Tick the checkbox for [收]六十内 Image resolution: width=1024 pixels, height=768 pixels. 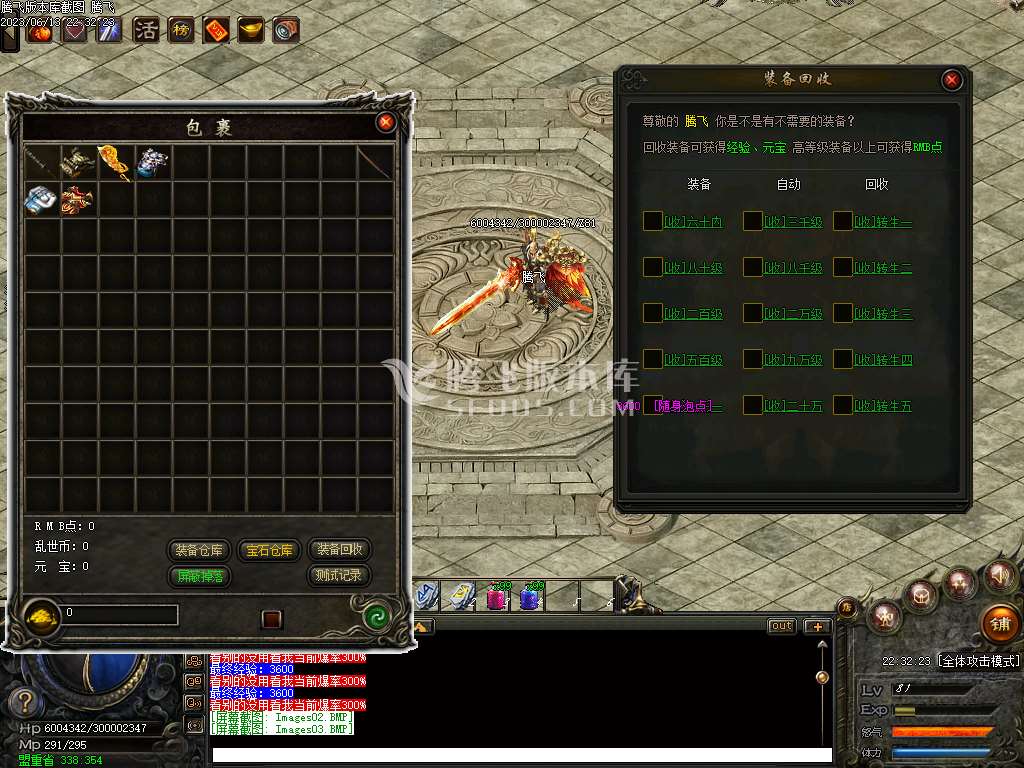tap(652, 221)
